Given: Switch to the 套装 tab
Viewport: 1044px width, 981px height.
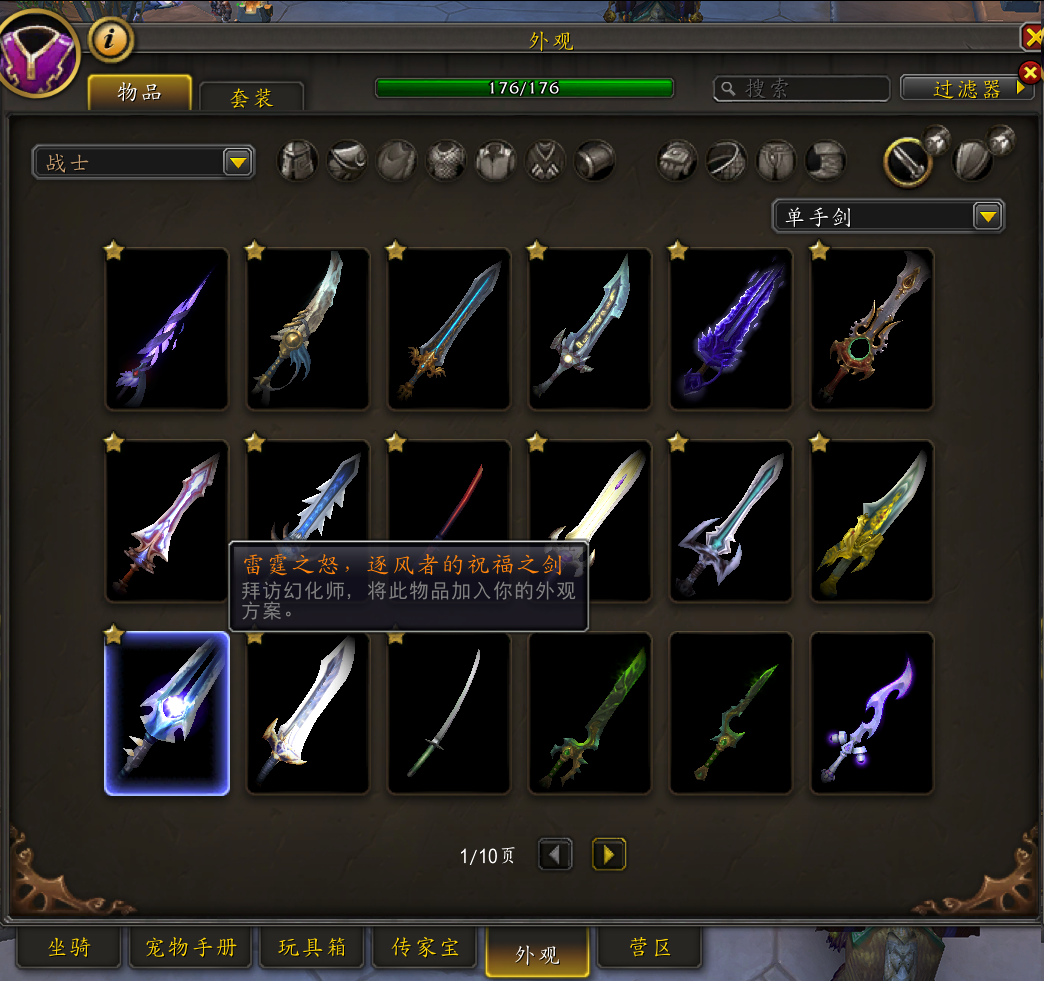Looking at the screenshot, I should pyautogui.click(x=251, y=97).
